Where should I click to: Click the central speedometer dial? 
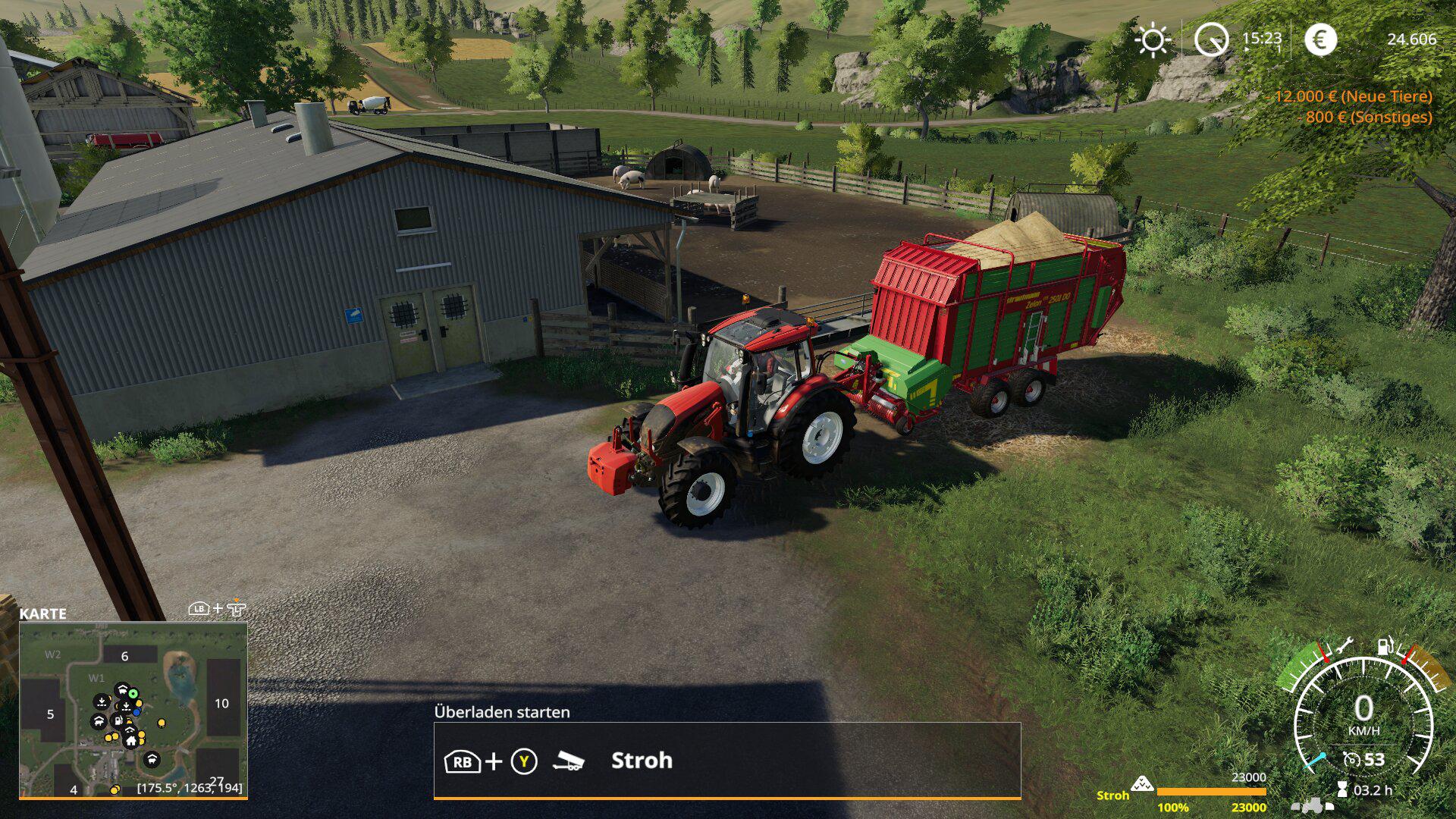(1363, 717)
